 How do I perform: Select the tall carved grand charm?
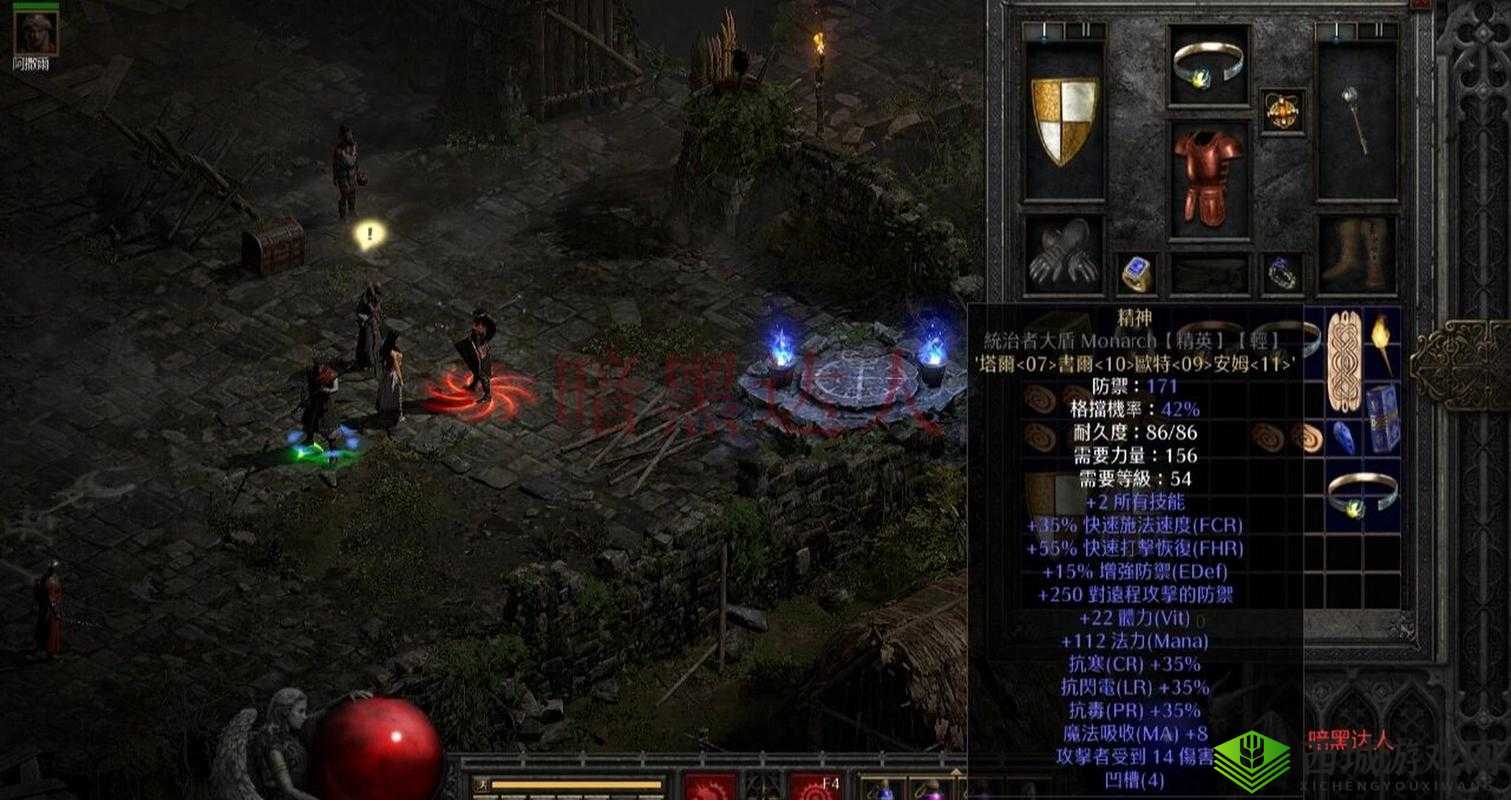tap(1344, 362)
